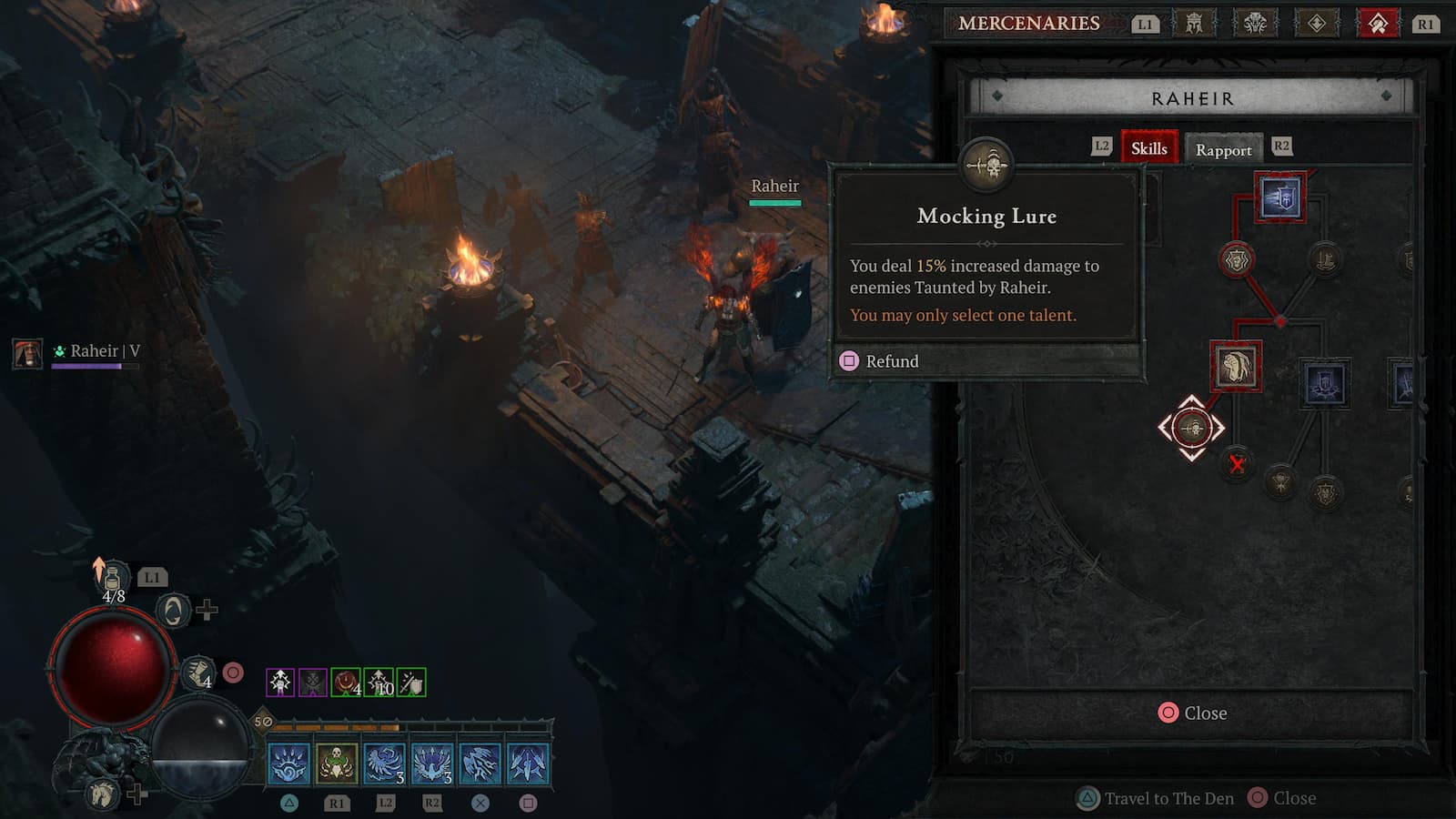Select the helmeted mercenary icon in the Mercenaries header

coord(1192,24)
